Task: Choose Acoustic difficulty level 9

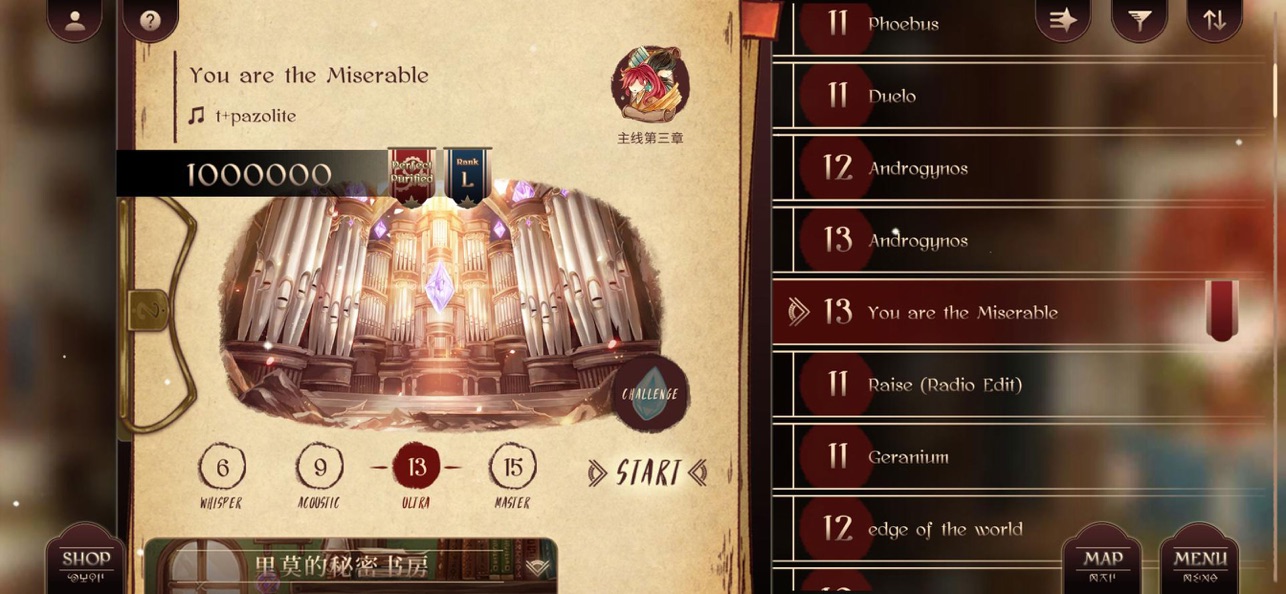Action: coord(319,467)
